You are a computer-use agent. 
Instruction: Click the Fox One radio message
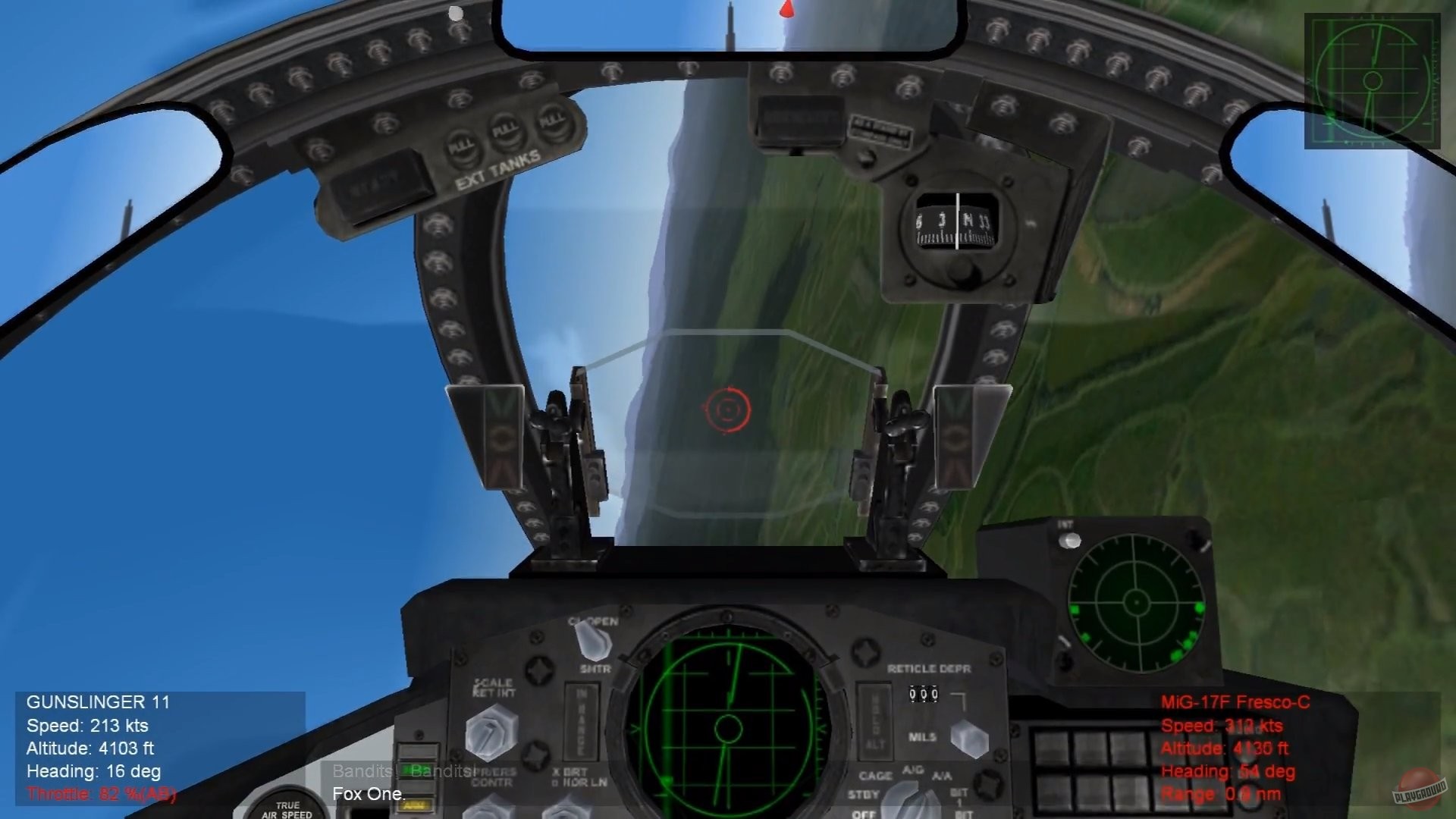[369, 794]
